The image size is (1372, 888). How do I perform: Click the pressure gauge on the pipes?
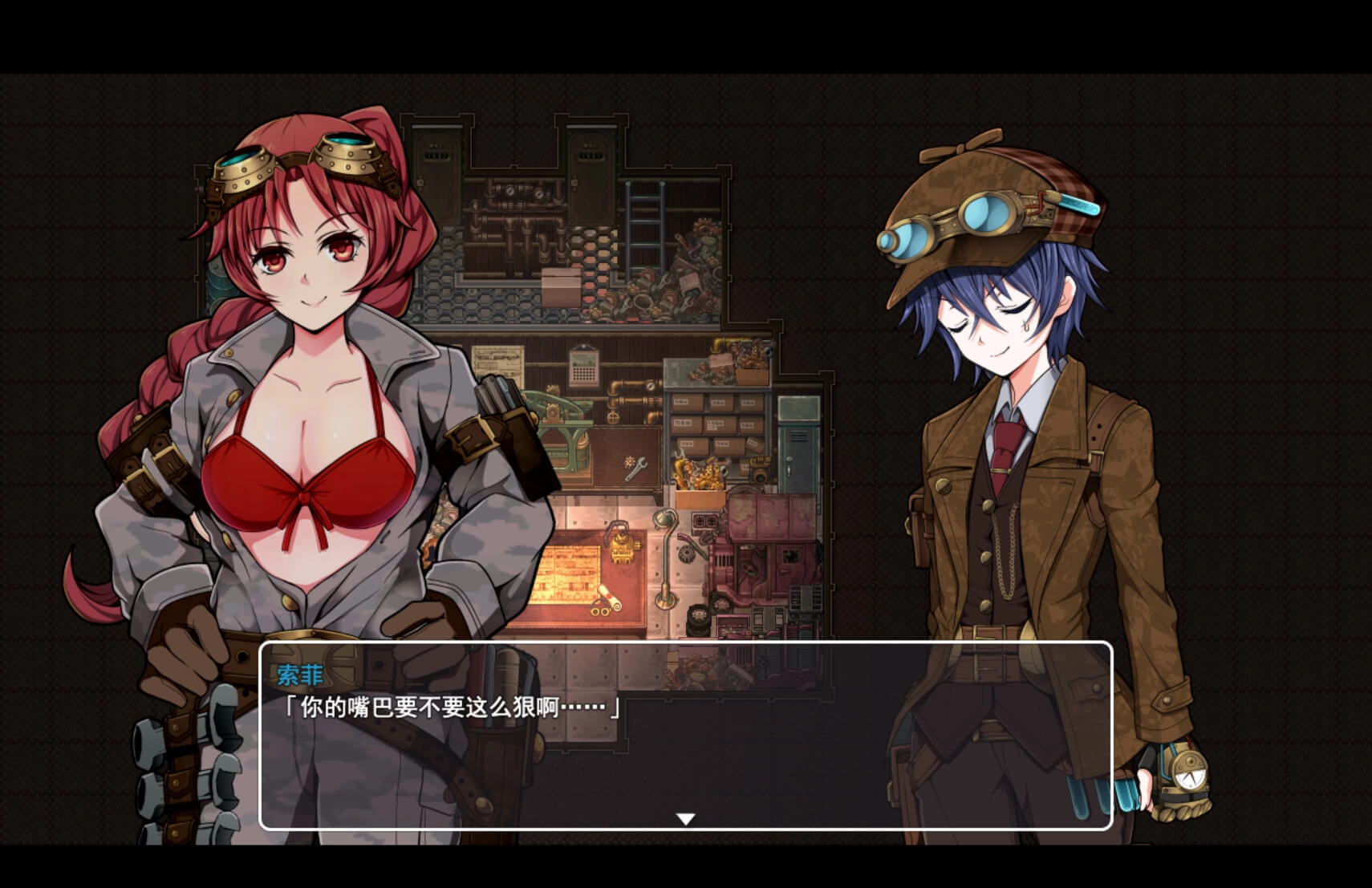tap(509, 193)
